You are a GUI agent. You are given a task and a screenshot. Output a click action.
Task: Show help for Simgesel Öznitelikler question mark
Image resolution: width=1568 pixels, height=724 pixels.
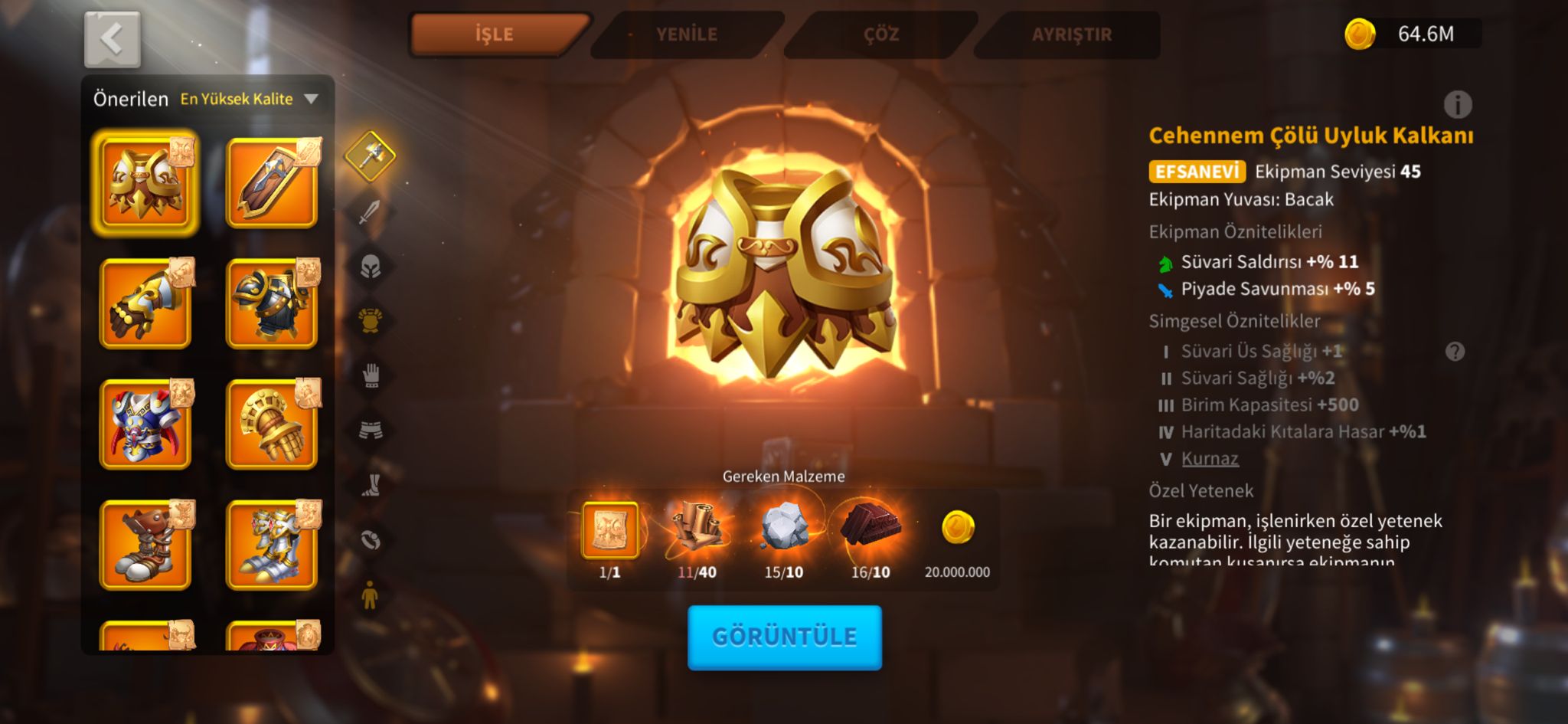pos(1455,352)
